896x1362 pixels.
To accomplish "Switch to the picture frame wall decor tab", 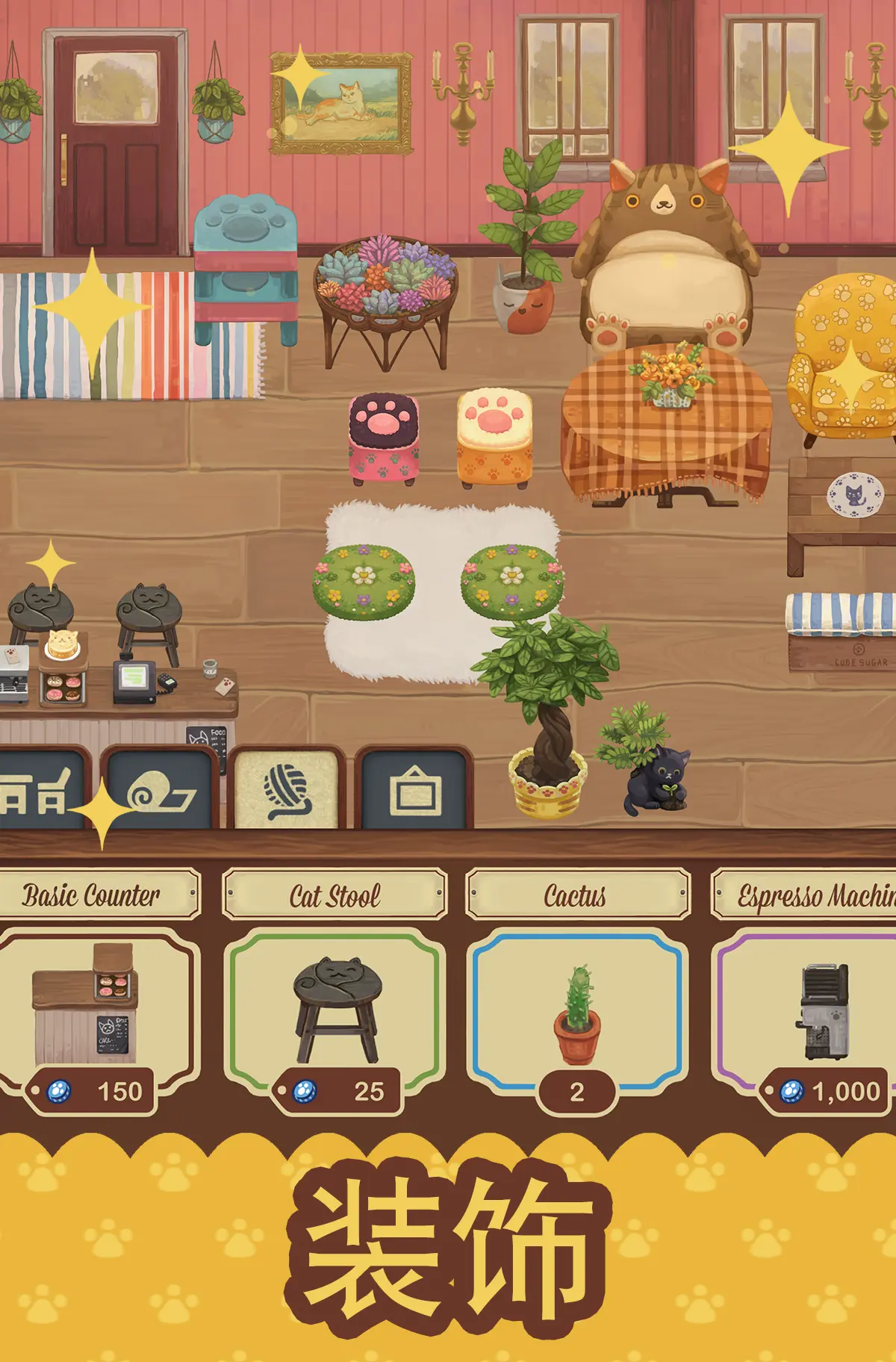I will click(x=414, y=792).
